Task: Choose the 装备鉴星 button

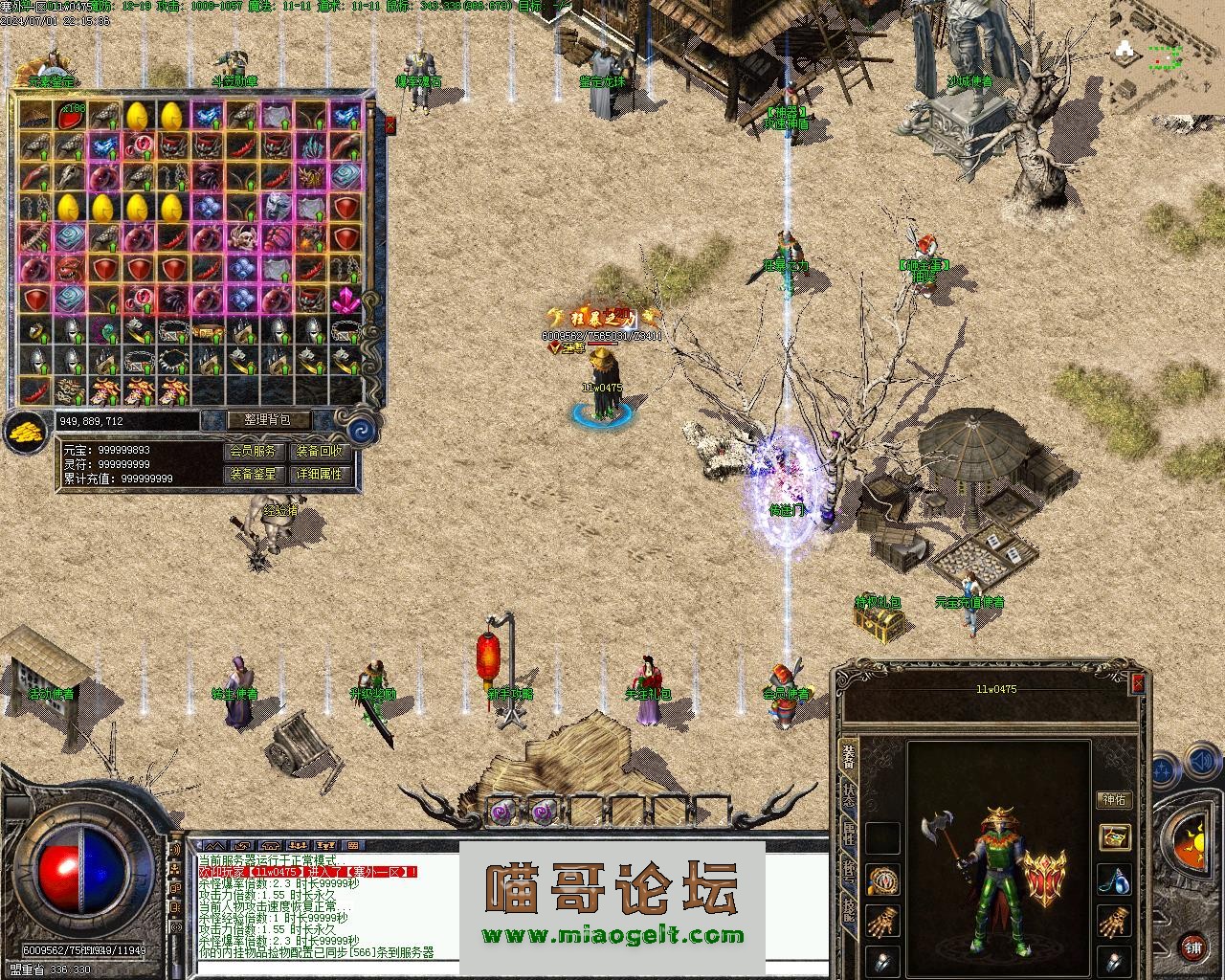Action: coord(253,474)
